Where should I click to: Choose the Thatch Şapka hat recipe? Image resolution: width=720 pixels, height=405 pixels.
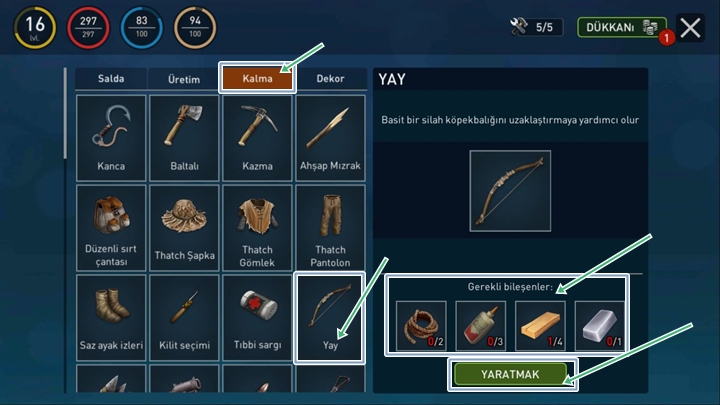click(x=184, y=228)
